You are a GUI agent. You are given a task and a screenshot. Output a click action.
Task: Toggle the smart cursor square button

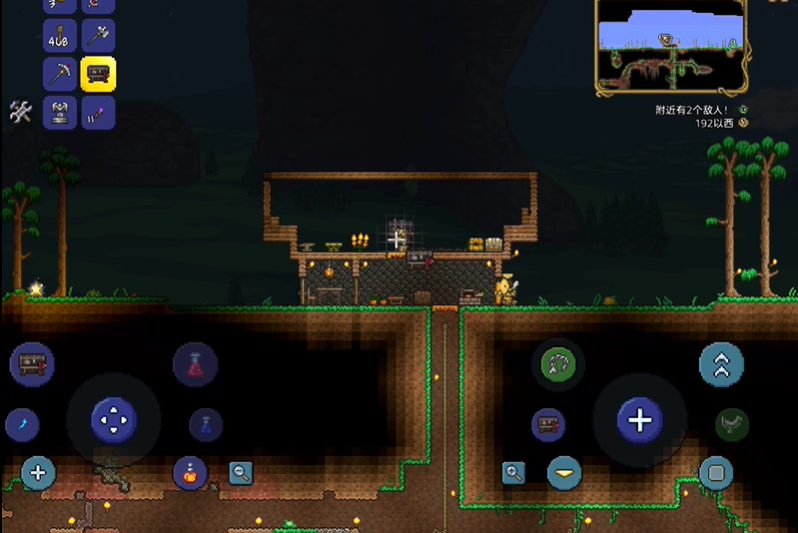pos(715,472)
